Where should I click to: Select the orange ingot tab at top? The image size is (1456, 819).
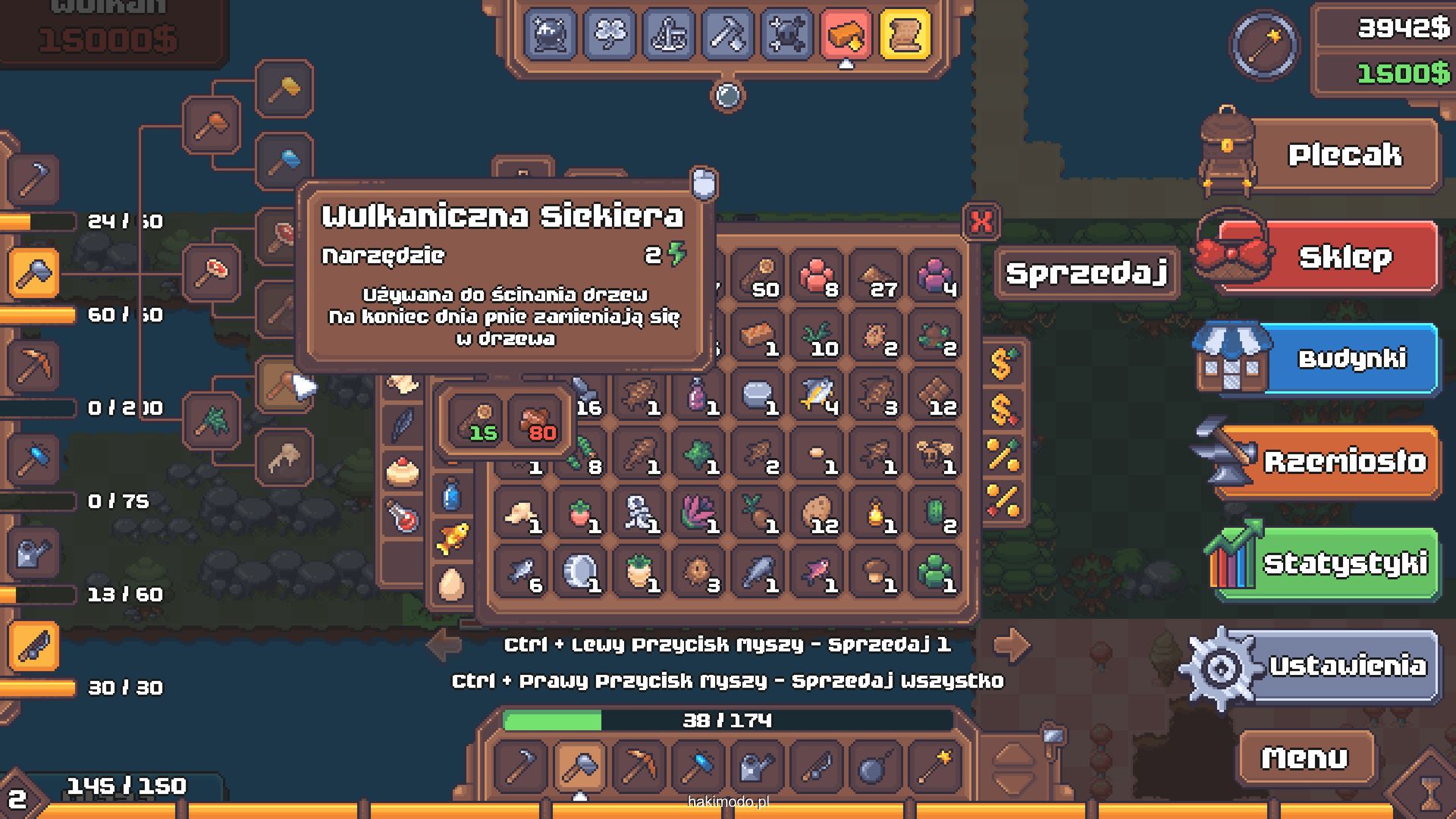(x=846, y=35)
